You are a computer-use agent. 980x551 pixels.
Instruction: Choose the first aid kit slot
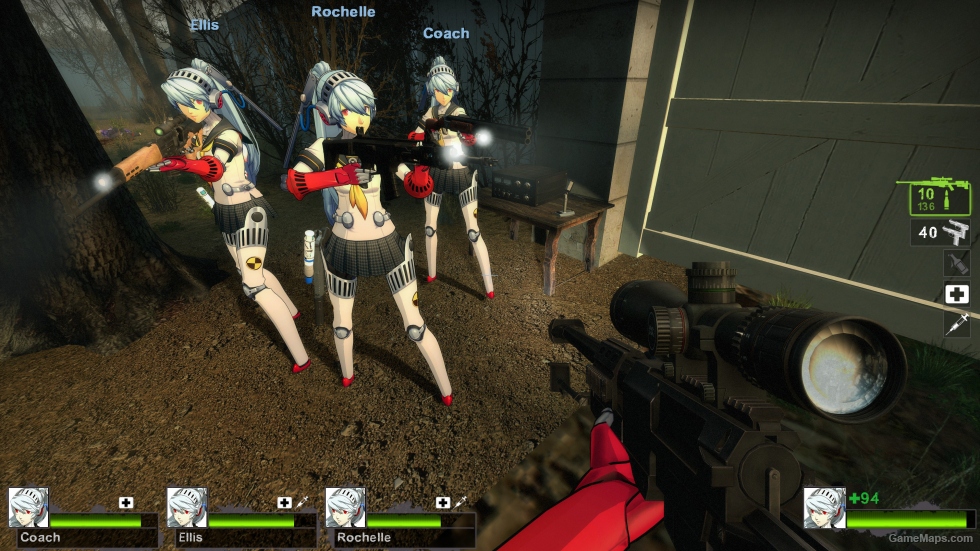pos(956,294)
